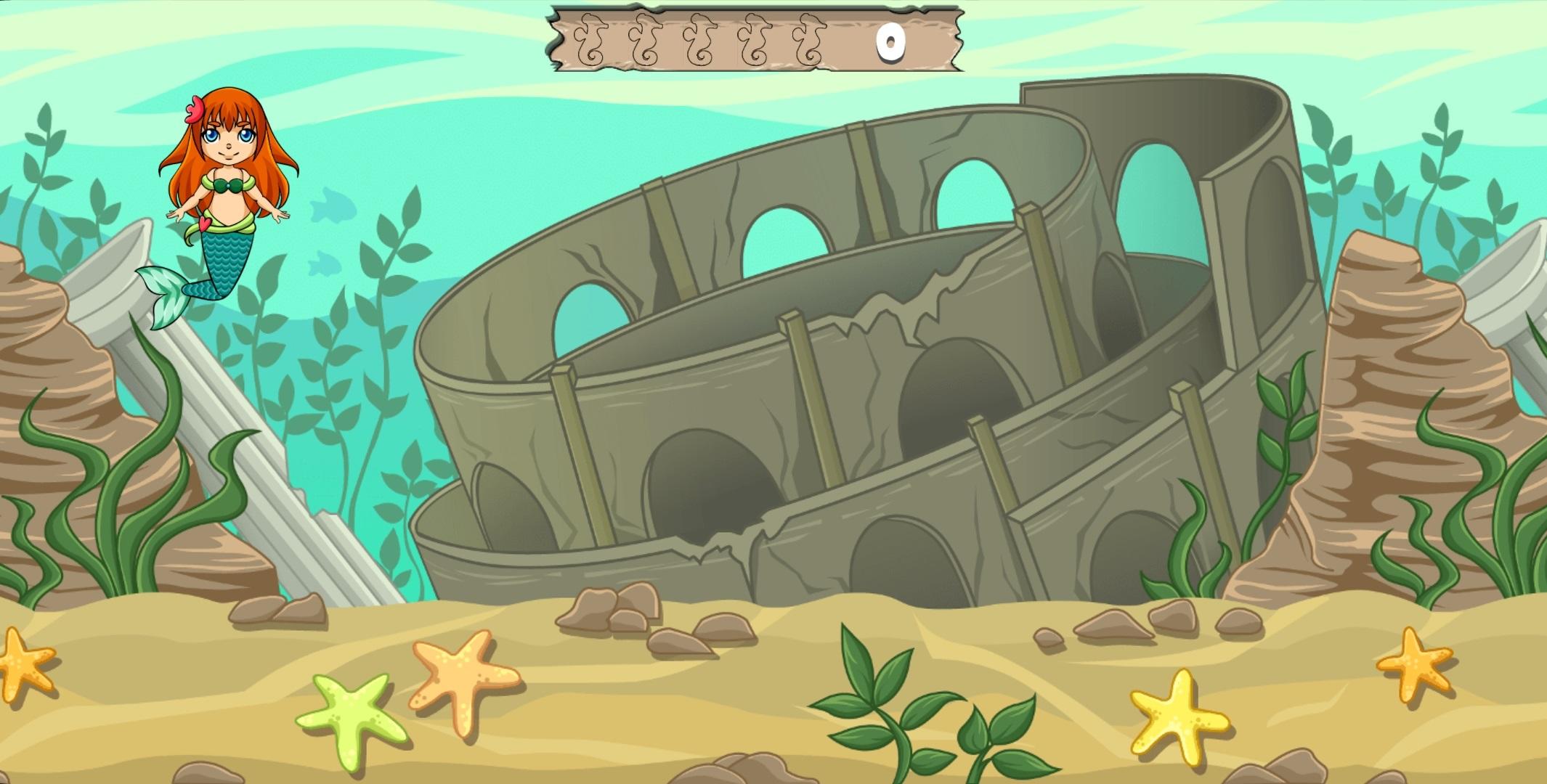Click the green starfish near the sand

[349, 719]
